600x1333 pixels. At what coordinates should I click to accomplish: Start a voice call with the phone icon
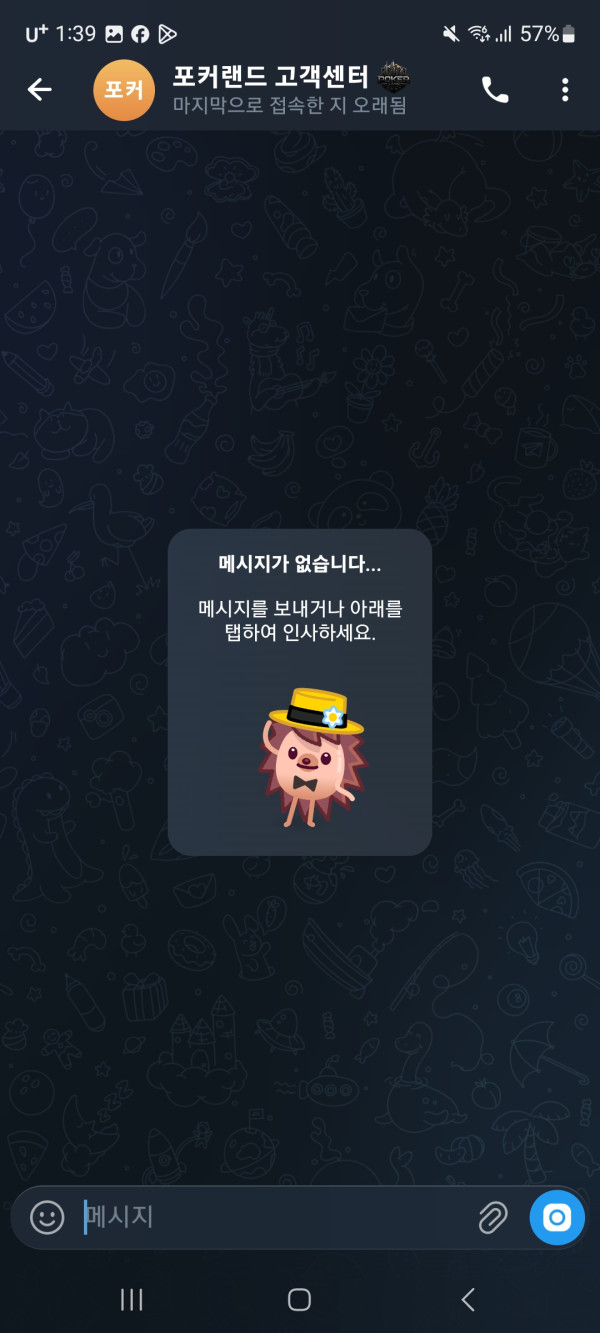click(495, 90)
